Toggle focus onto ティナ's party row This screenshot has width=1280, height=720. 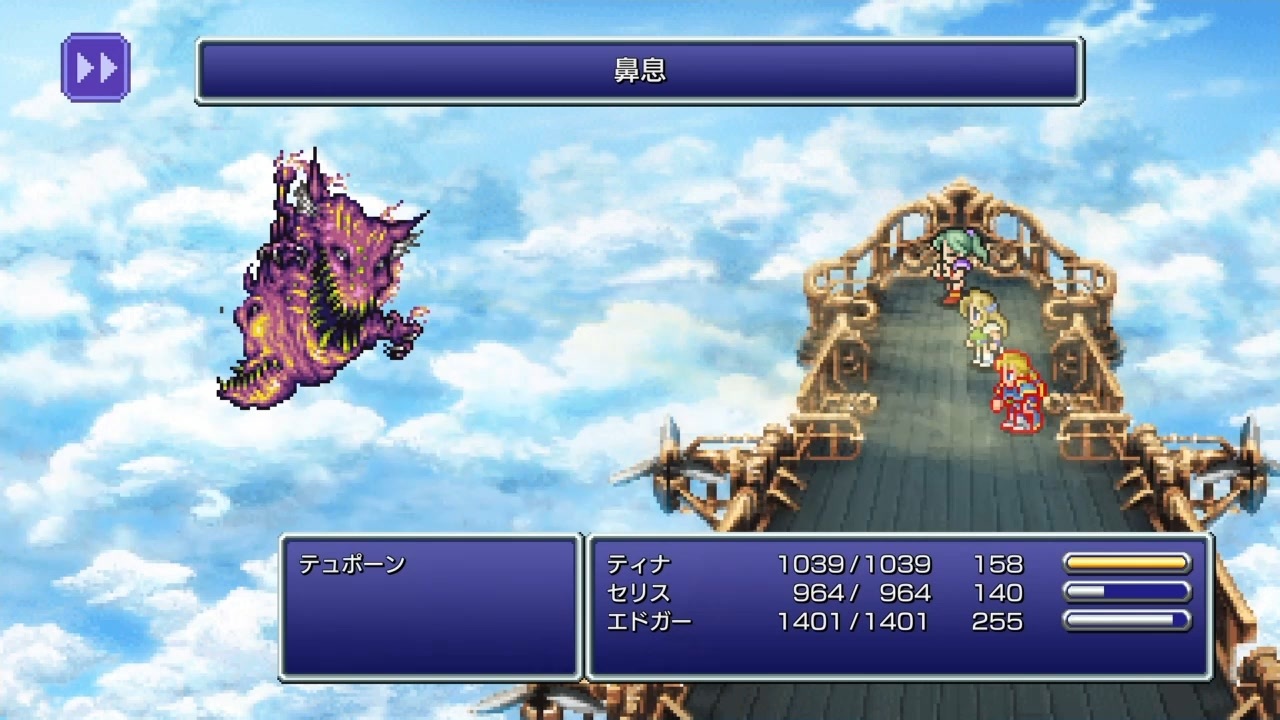640,563
